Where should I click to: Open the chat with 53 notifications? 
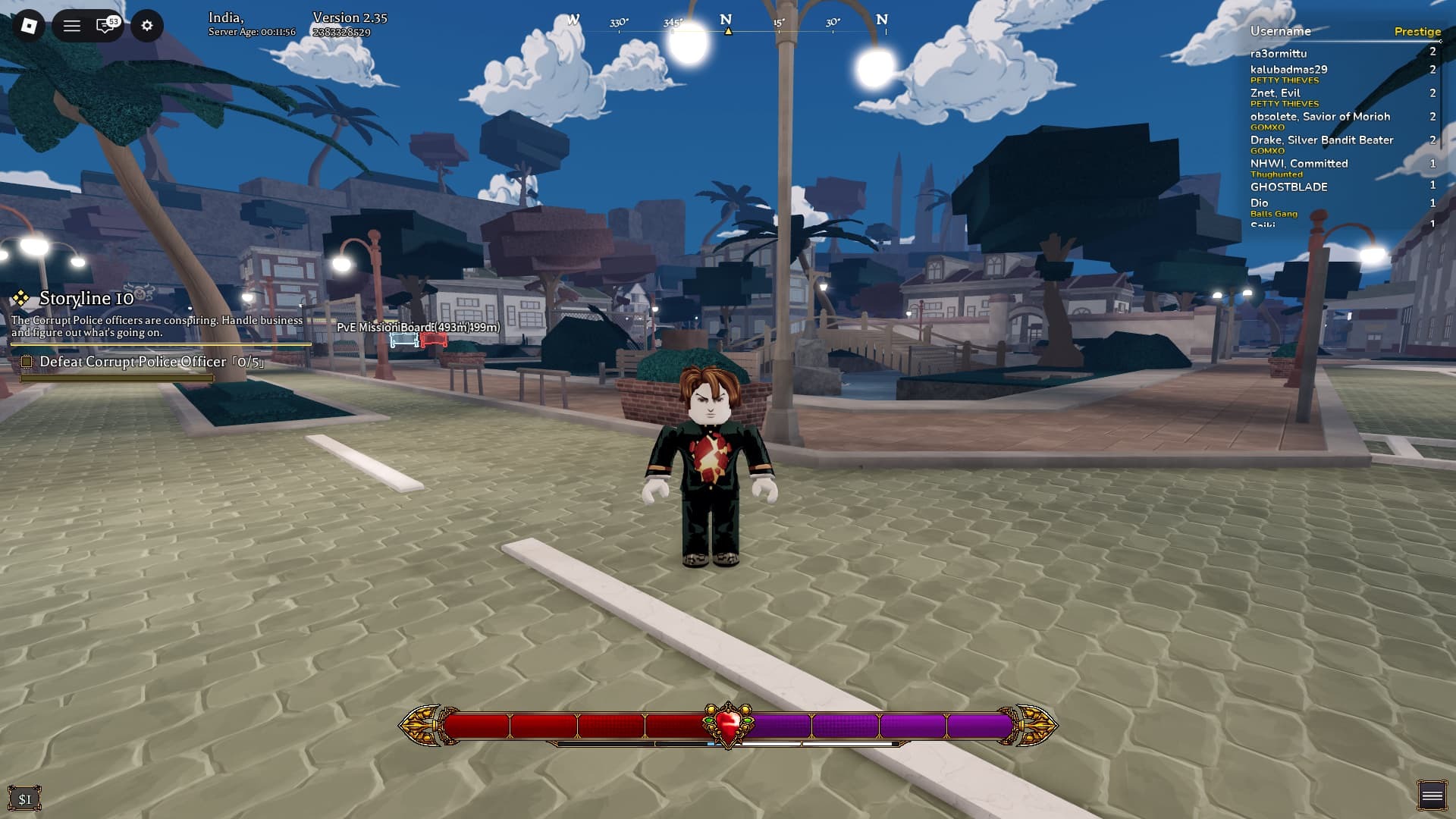(x=106, y=26)
